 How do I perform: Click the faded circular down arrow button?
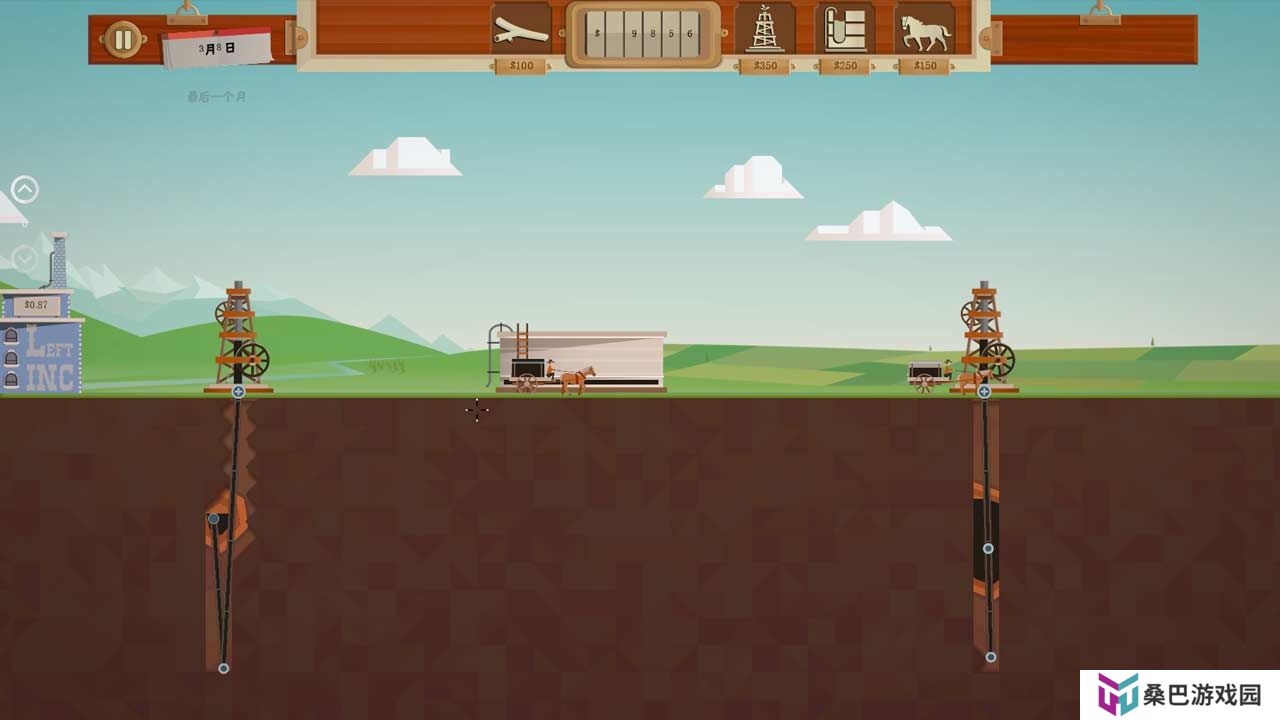click(25, 259)
